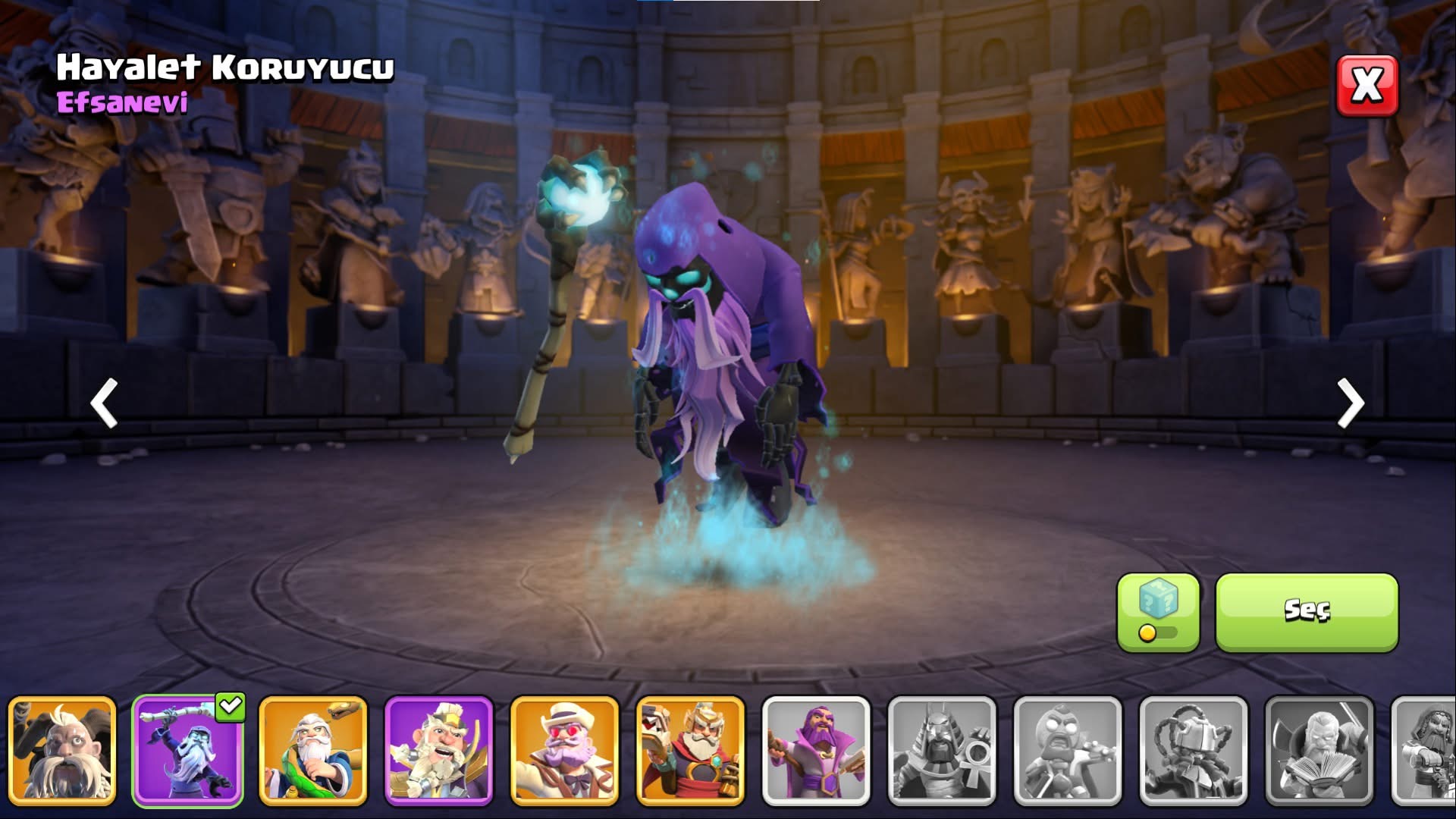Pick the locked Warden skin reading a book
1456x819 pixels.
tap(1319, 750)
